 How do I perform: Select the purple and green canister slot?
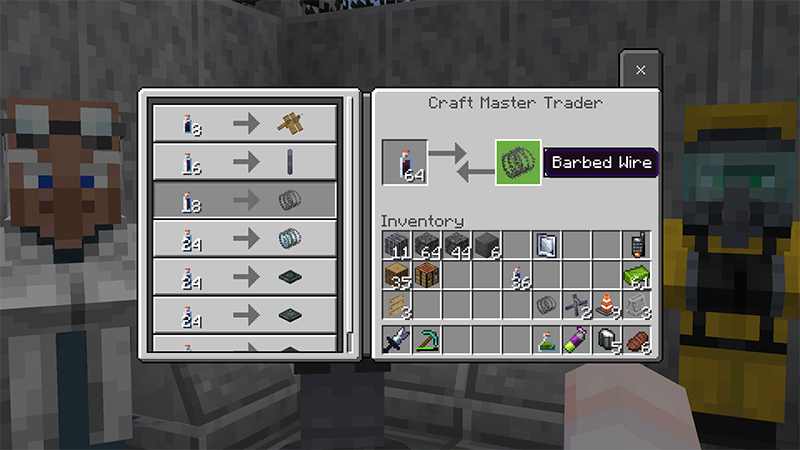576,339
